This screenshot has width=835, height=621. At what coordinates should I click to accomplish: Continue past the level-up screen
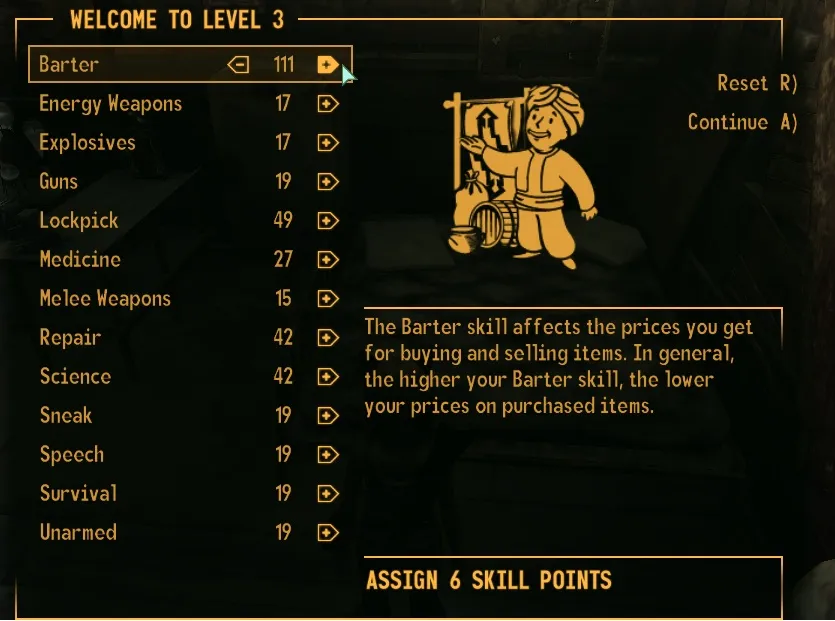point(742,122)
